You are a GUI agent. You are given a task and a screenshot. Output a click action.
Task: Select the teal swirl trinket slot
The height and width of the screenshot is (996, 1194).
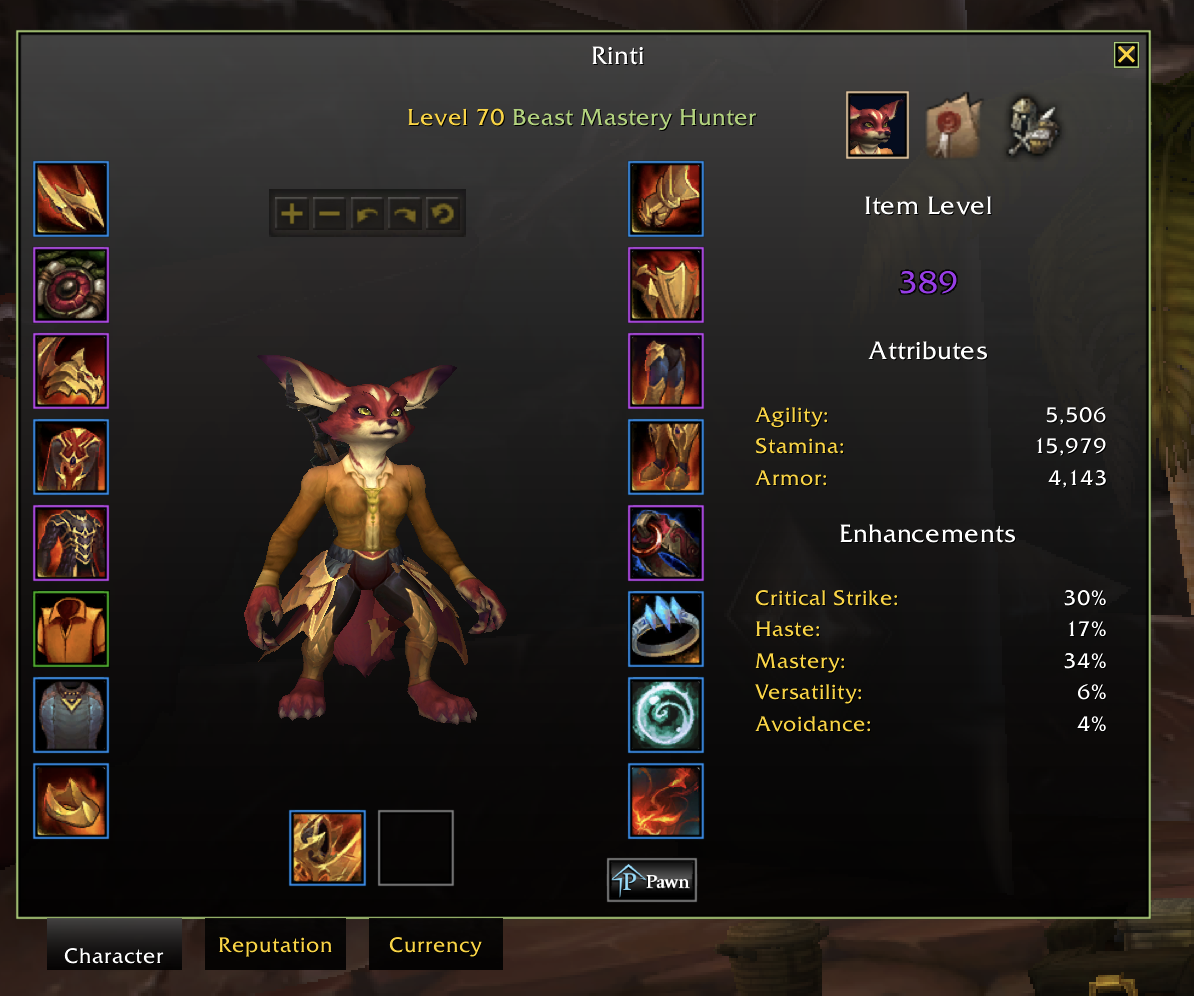pos(666,715)
